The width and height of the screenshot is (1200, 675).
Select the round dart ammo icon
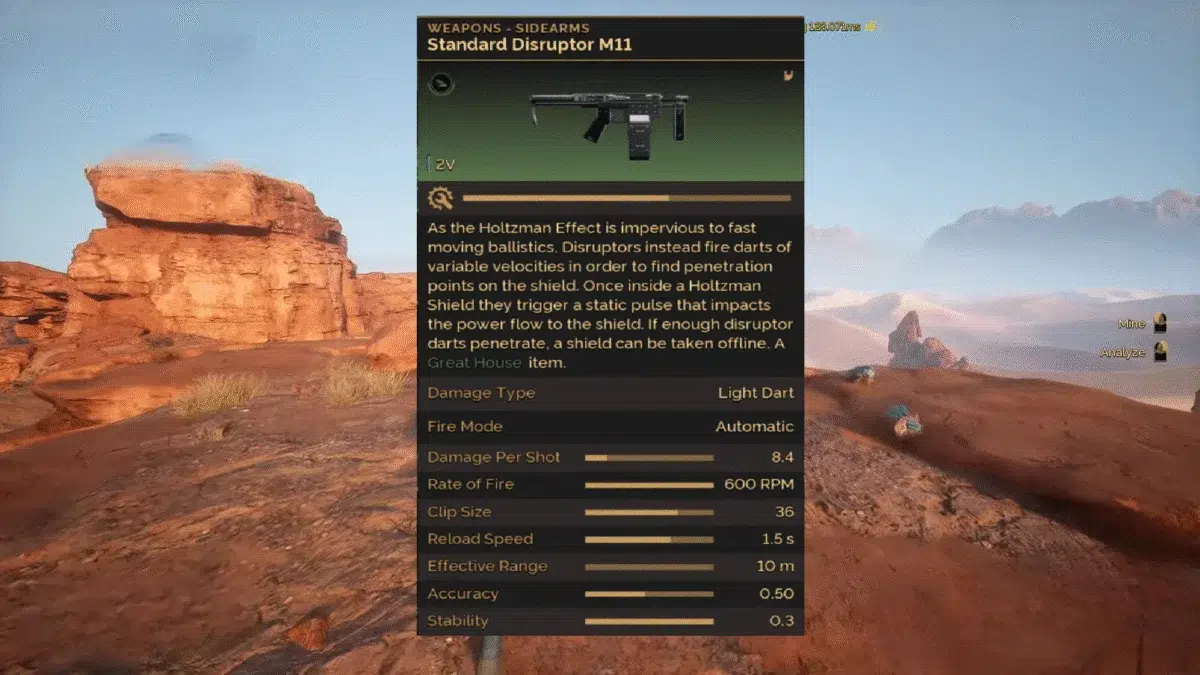[x=441, y=84]
